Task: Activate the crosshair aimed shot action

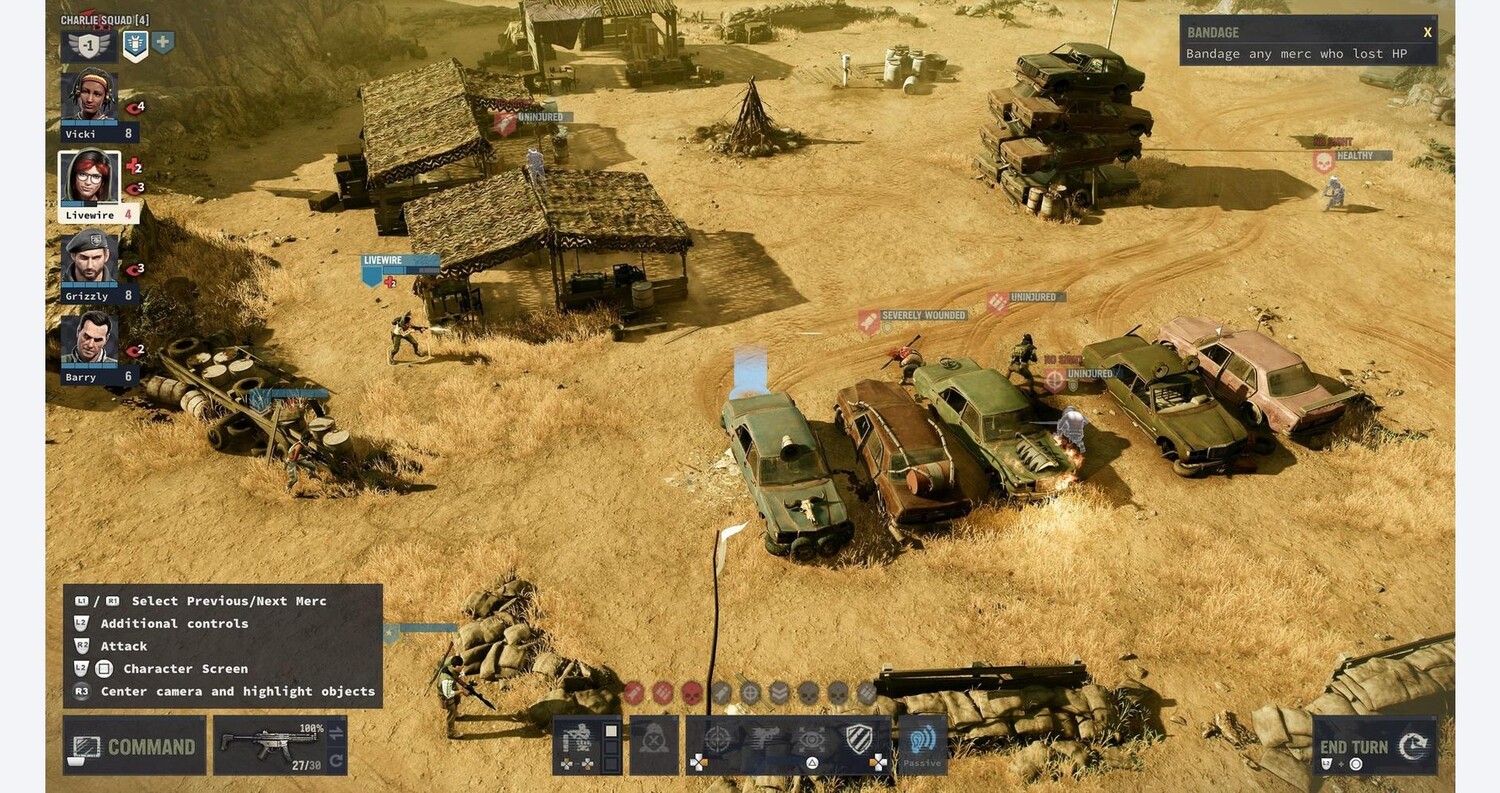Action: point(718,740)
